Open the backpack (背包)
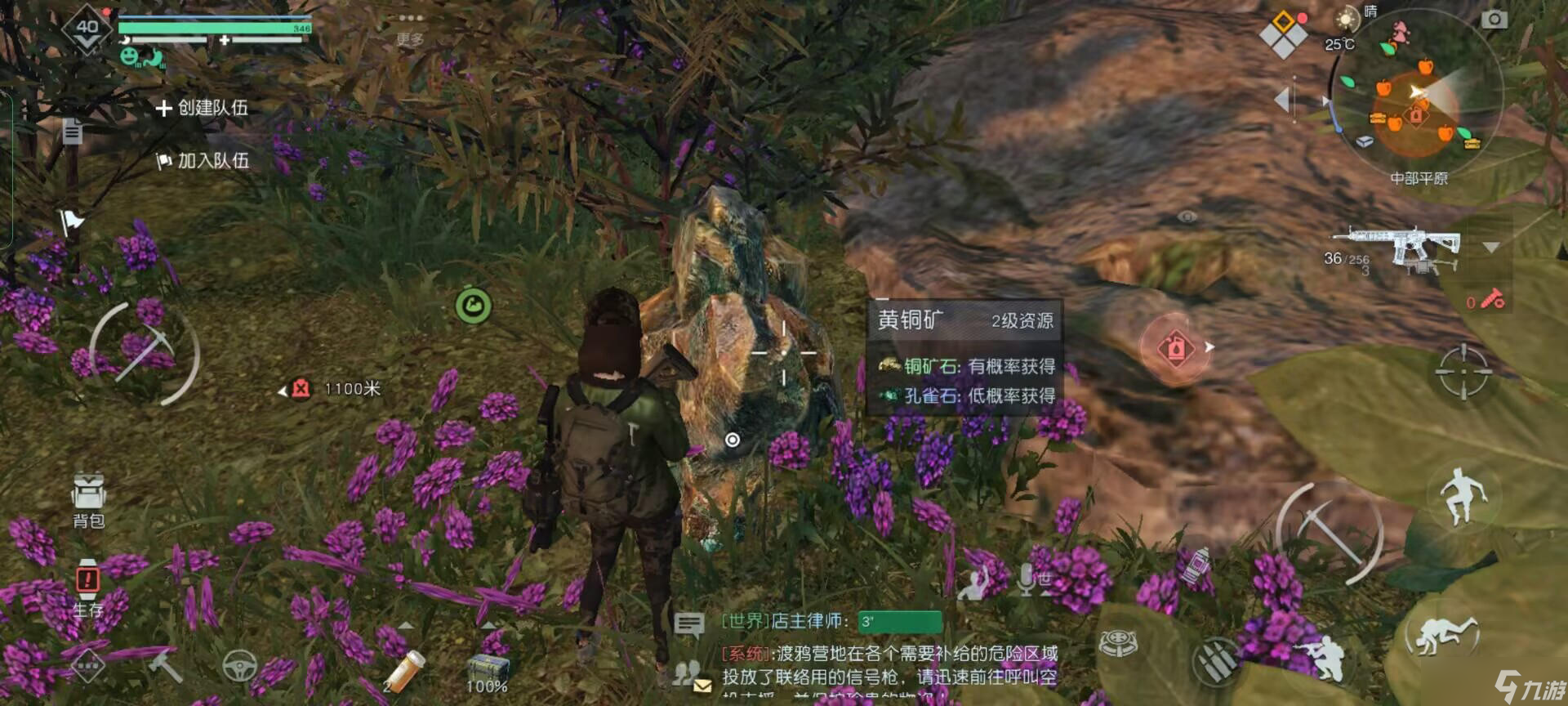Image resolution: width=1568 pixels, height=706 pixels. pos(87,498)
